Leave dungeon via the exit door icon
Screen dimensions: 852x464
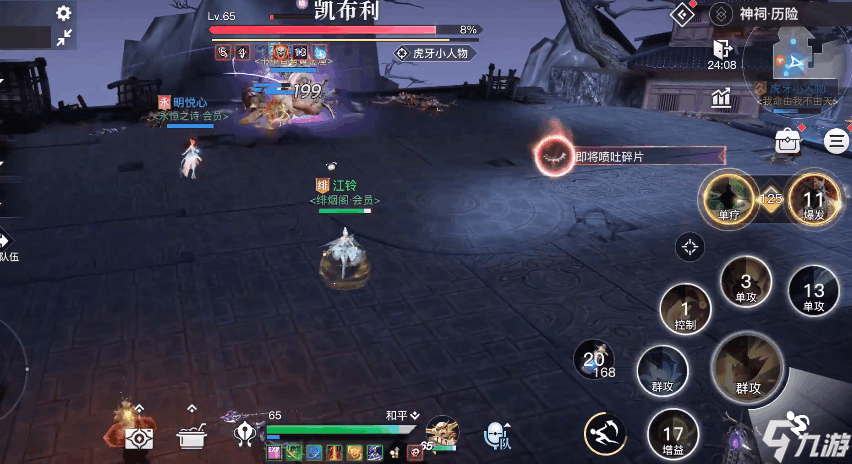722,48
